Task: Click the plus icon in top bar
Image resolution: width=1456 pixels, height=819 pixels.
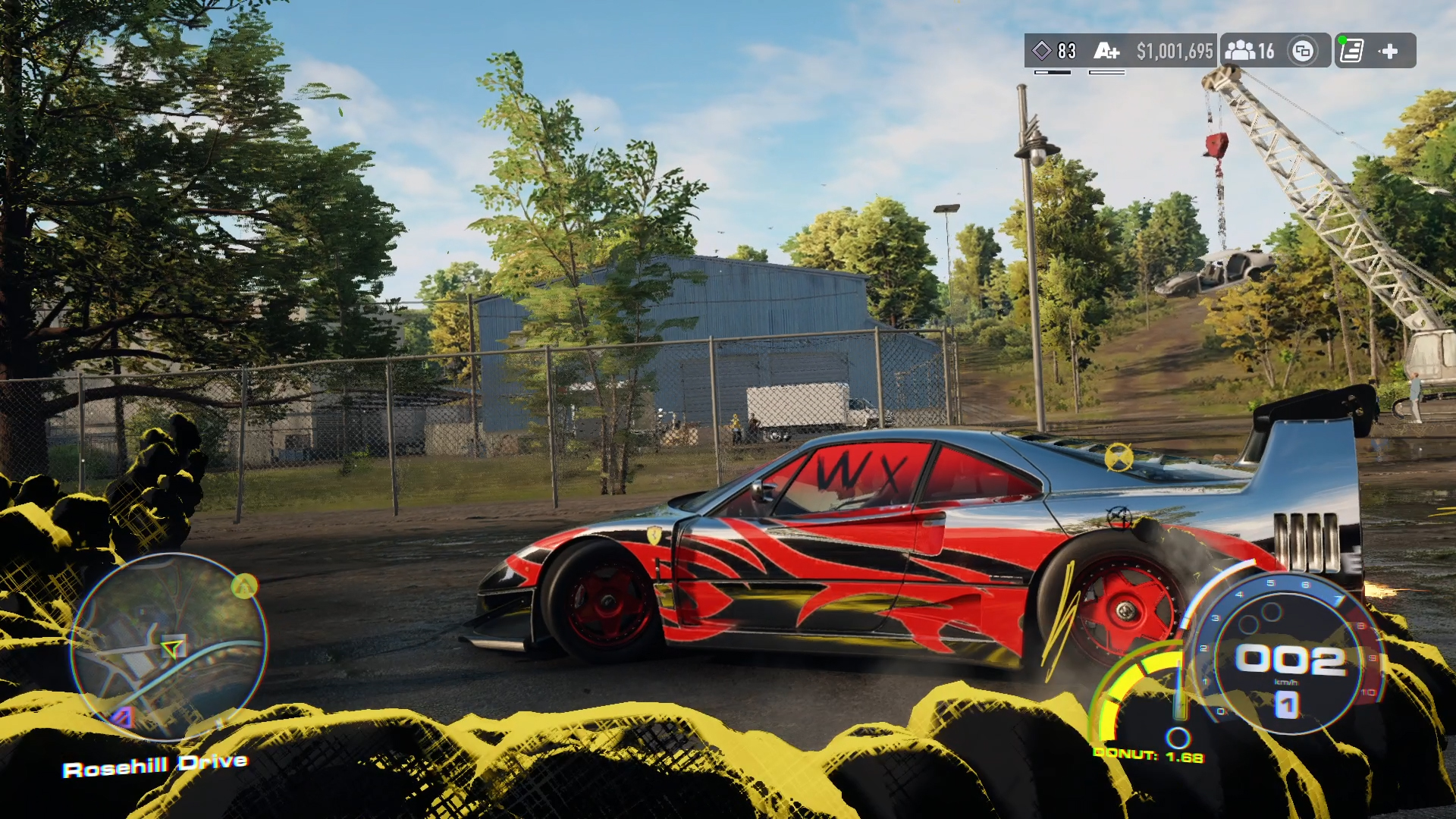Action: (1389, 51)
